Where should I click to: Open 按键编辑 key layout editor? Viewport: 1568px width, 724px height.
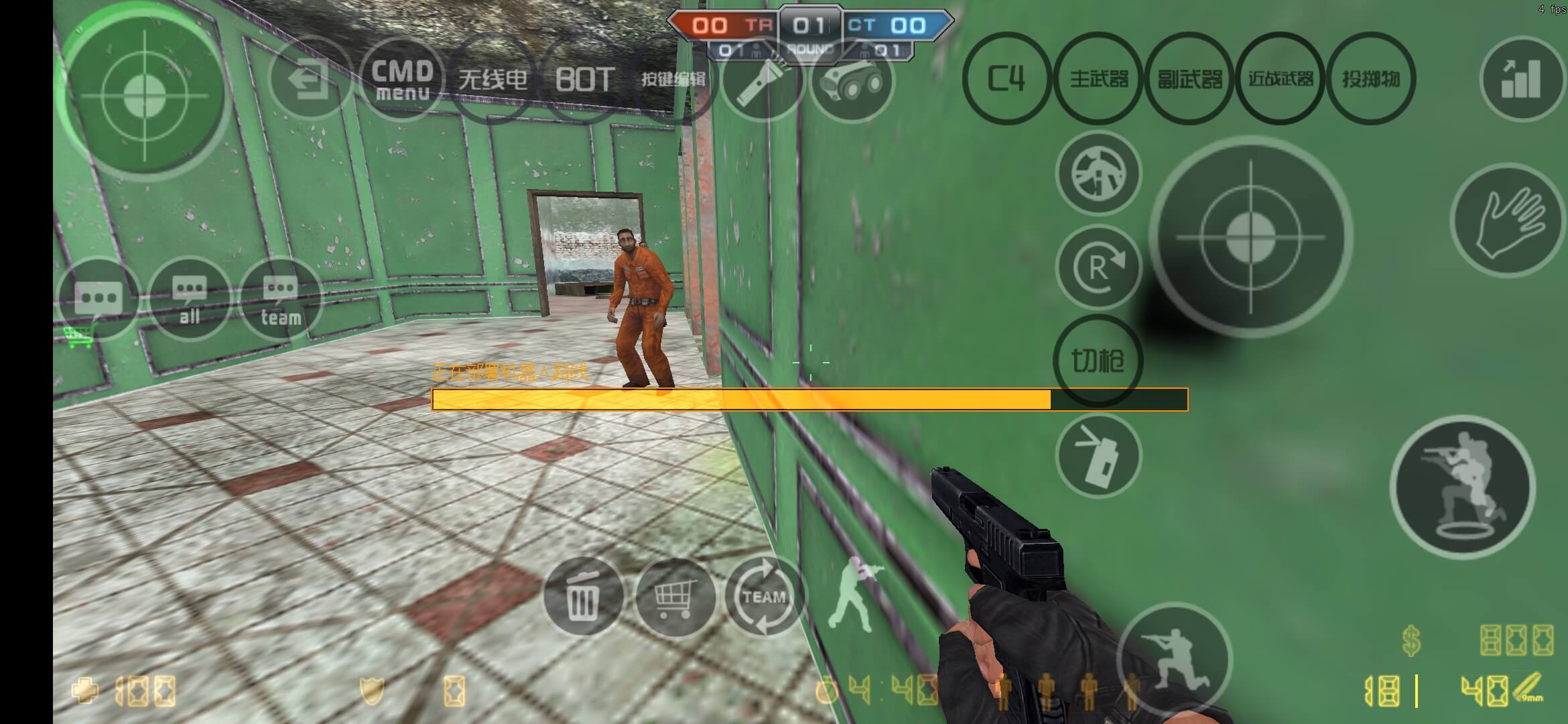(673, 79)
